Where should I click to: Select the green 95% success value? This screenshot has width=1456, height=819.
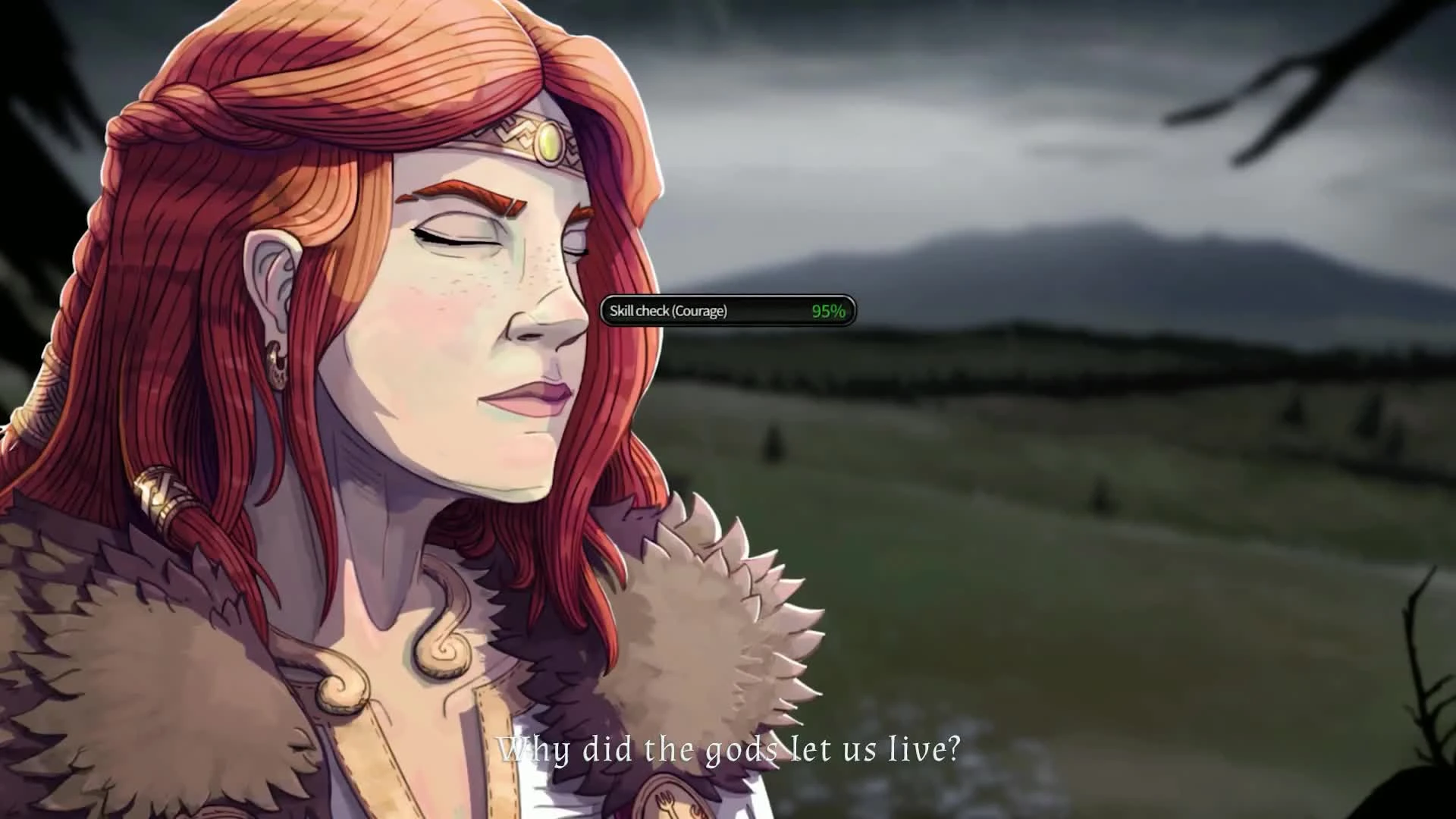(x=827, y=309)
